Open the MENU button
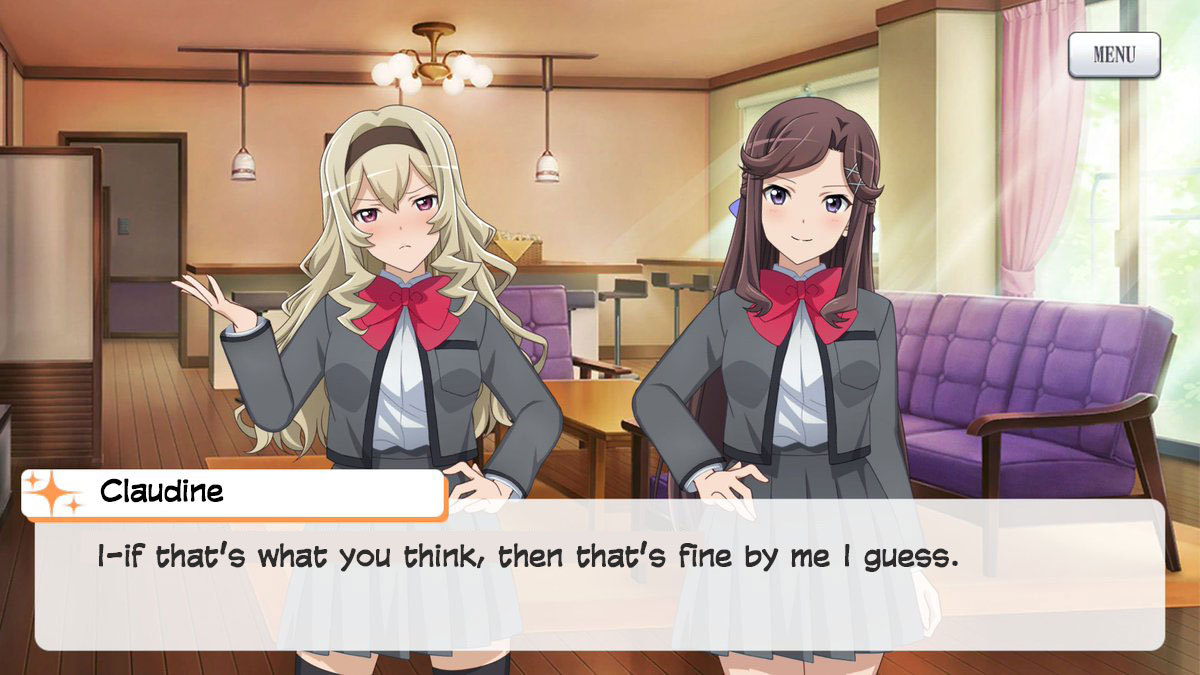This screenshot has width=1200, height=675. (x=1114, y=55)
